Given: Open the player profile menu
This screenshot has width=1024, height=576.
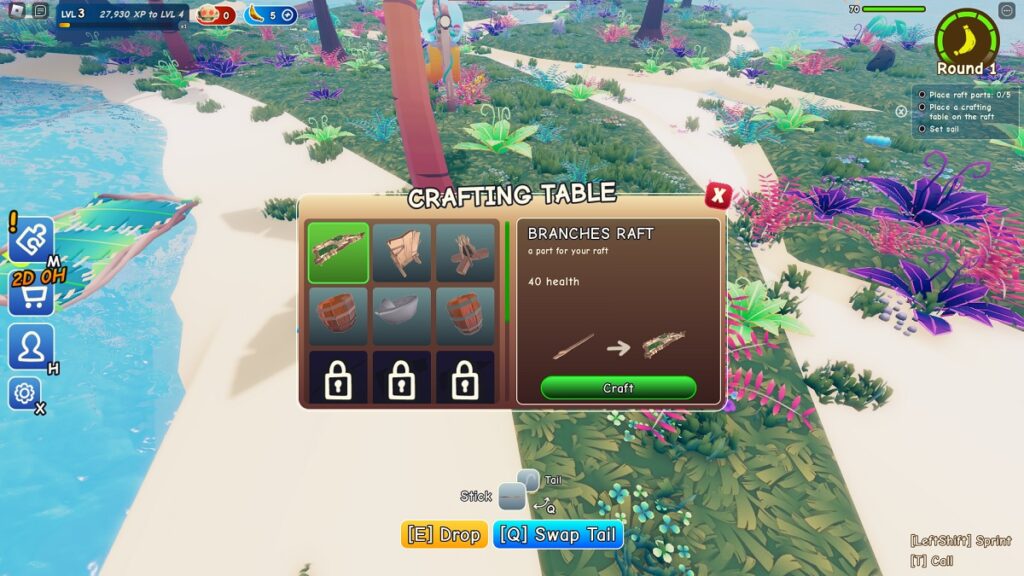Looking at the screenshot, I should click(x=30, y=347).
